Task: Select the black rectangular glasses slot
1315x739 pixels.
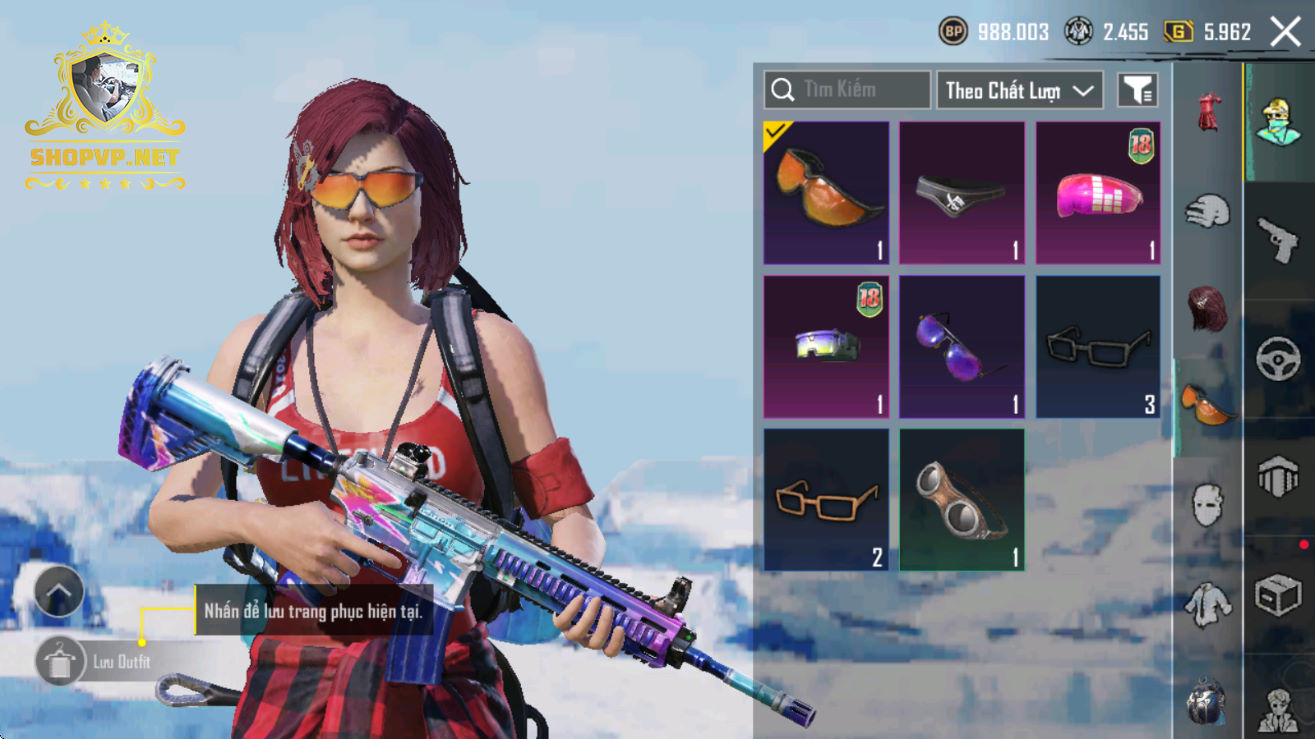Action: pos(1098,347)
